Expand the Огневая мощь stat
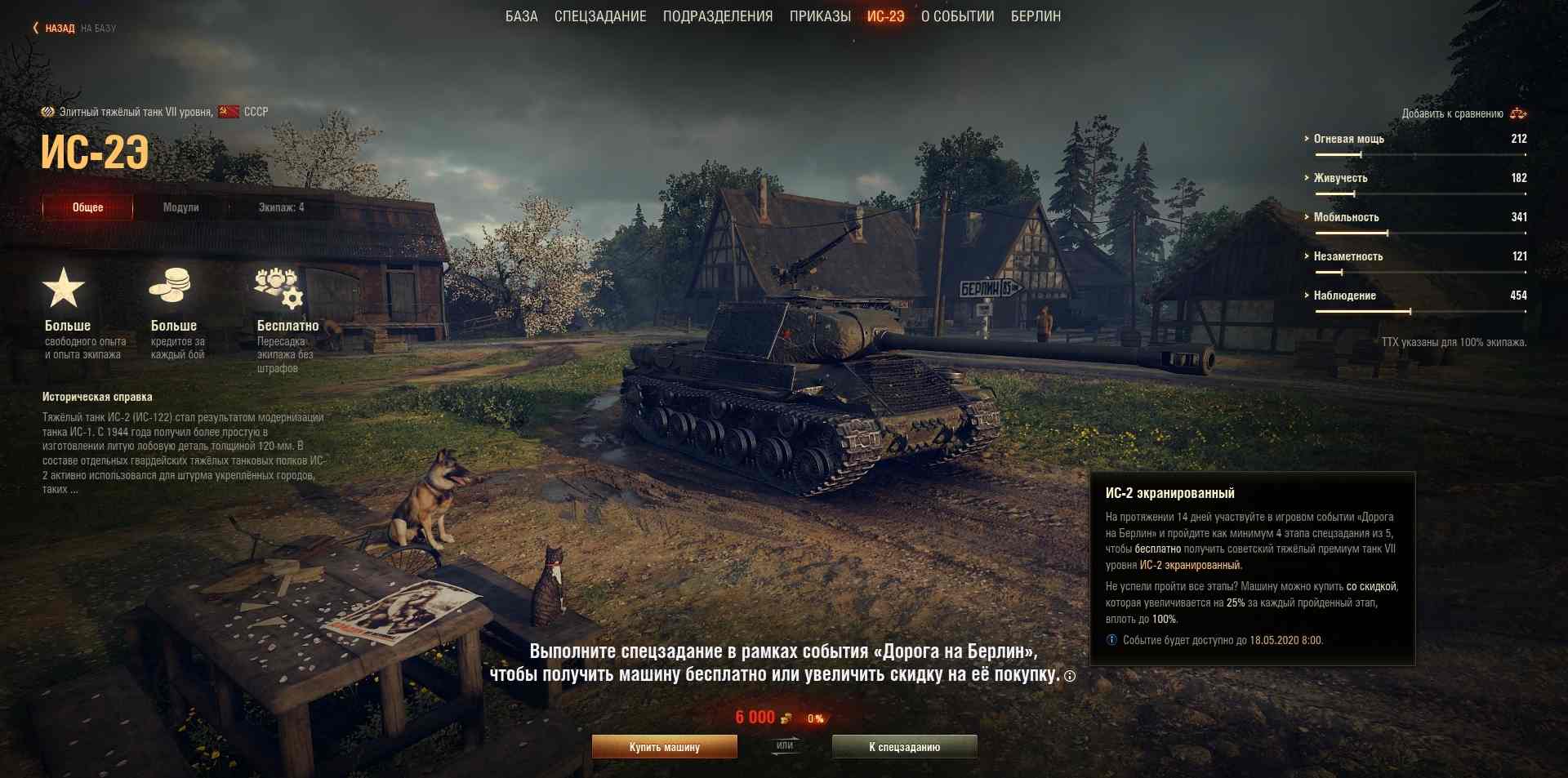This screenshot has height=778, width=1568. click(x=1348, y=139)
